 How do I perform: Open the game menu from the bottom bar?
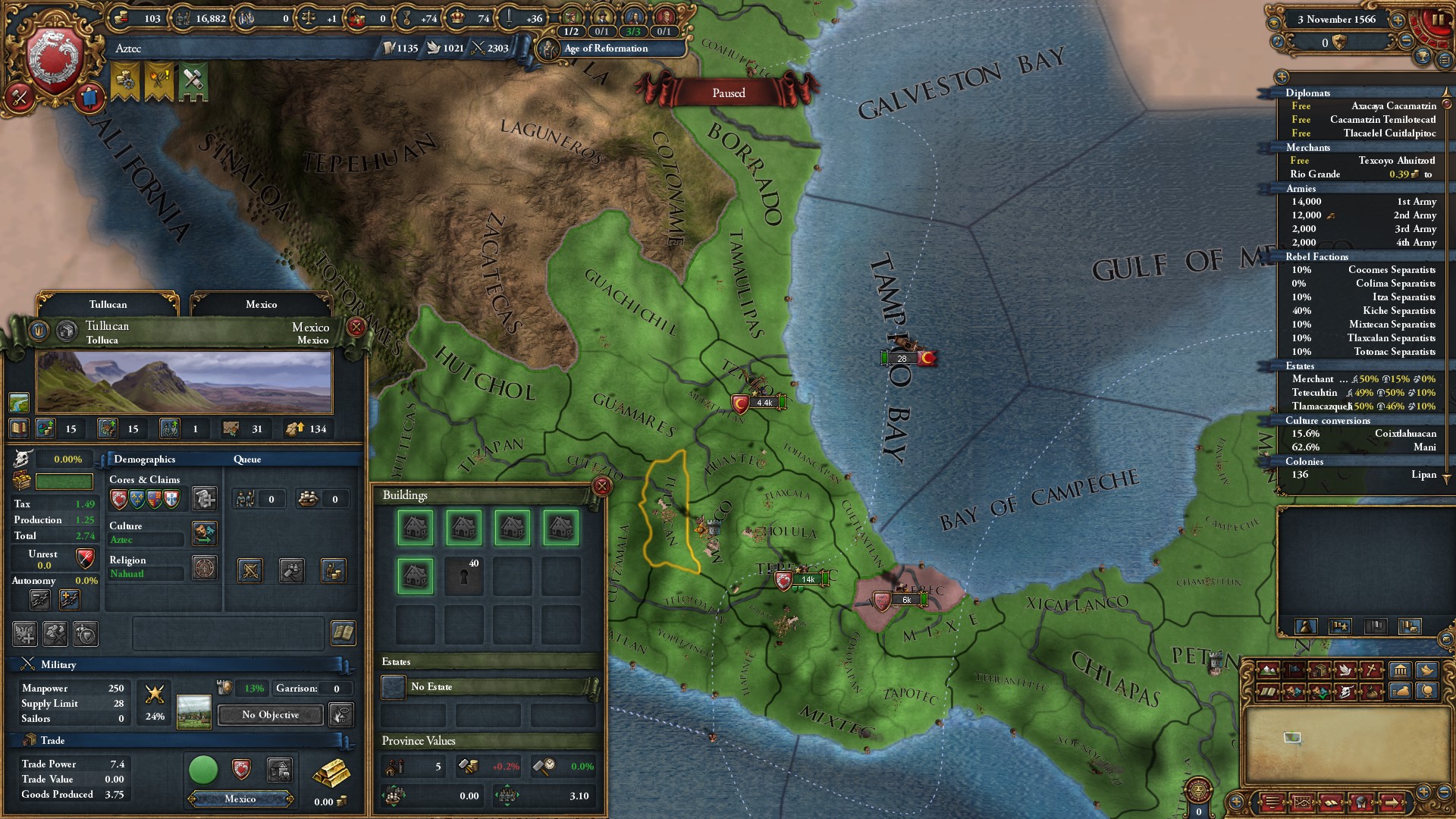(x=1272, y=802)
